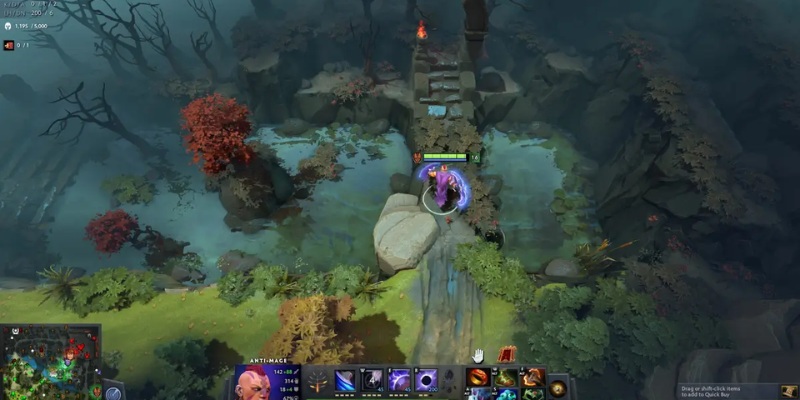
Task: Select the Counterspell ability icon
Action: tap(399, 380)
